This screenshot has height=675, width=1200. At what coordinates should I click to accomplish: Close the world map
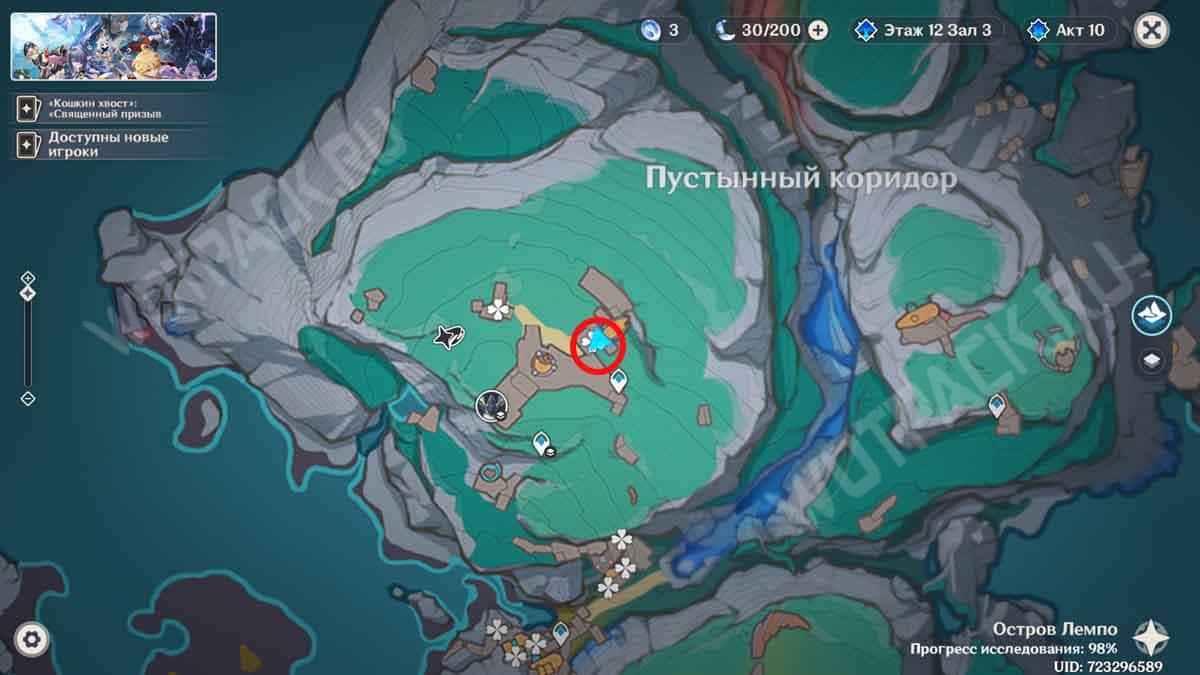coord(1152,30)
